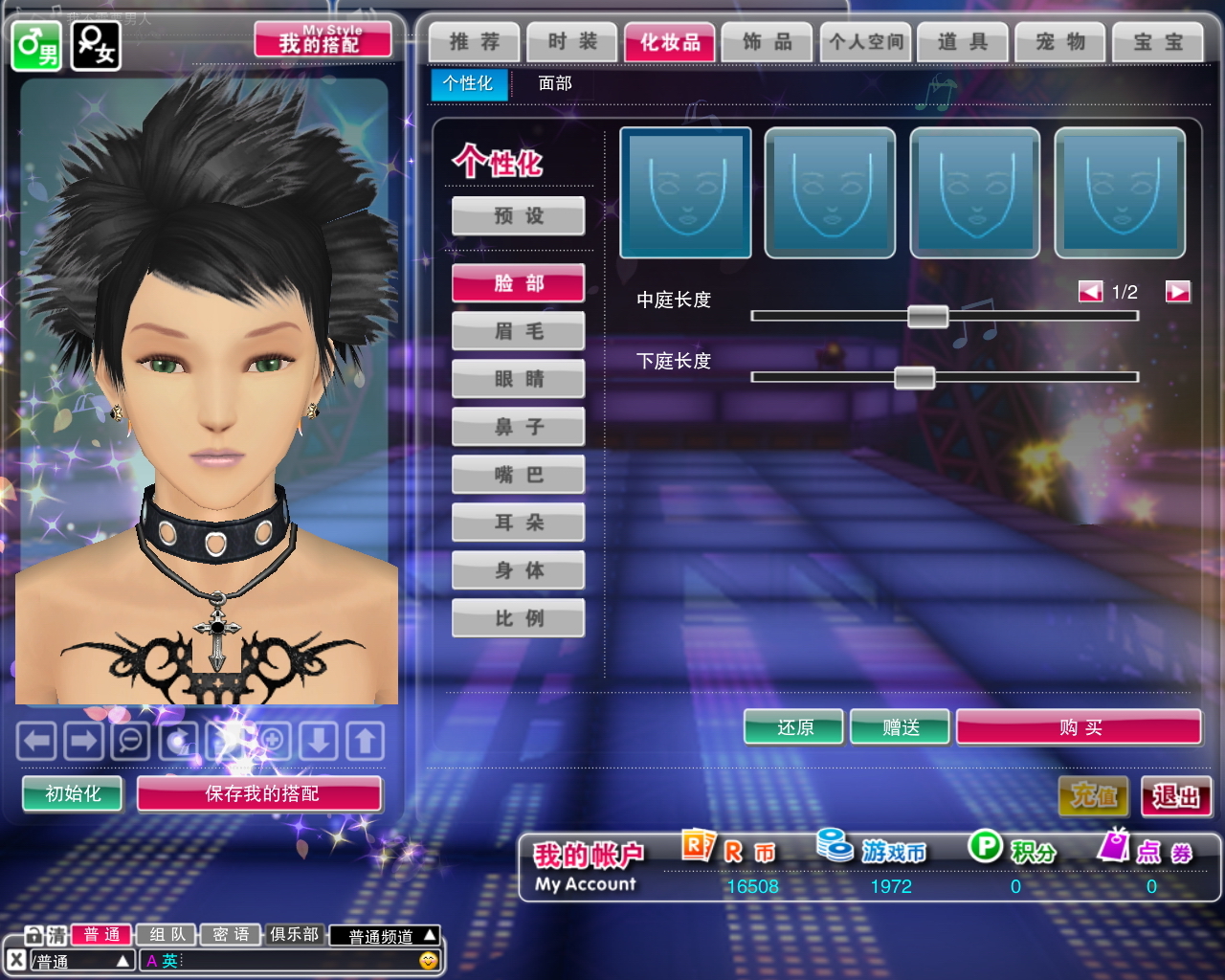Reset avatar with 初始化 button
The image size is (1225, 980).
[73, 794]
